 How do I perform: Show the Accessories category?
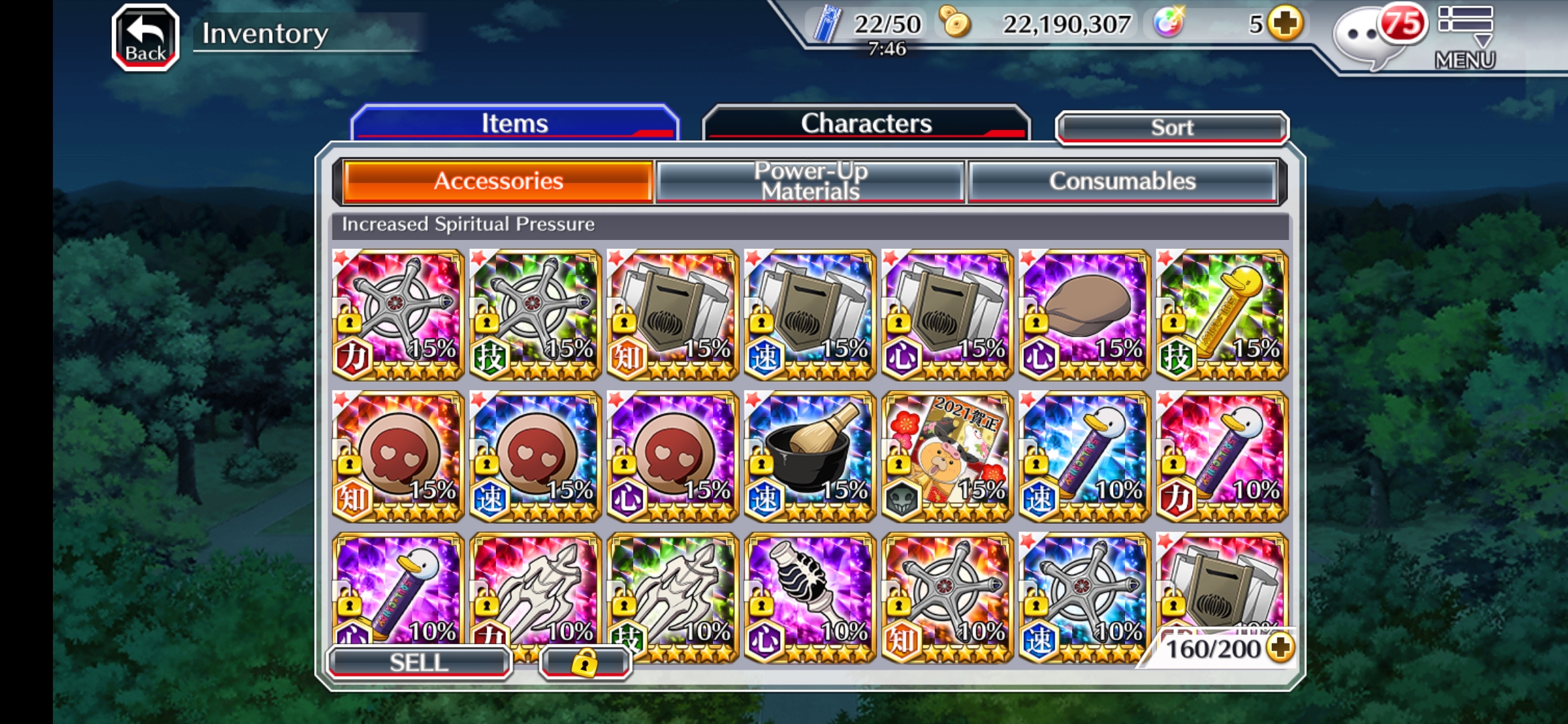[498, 181]
